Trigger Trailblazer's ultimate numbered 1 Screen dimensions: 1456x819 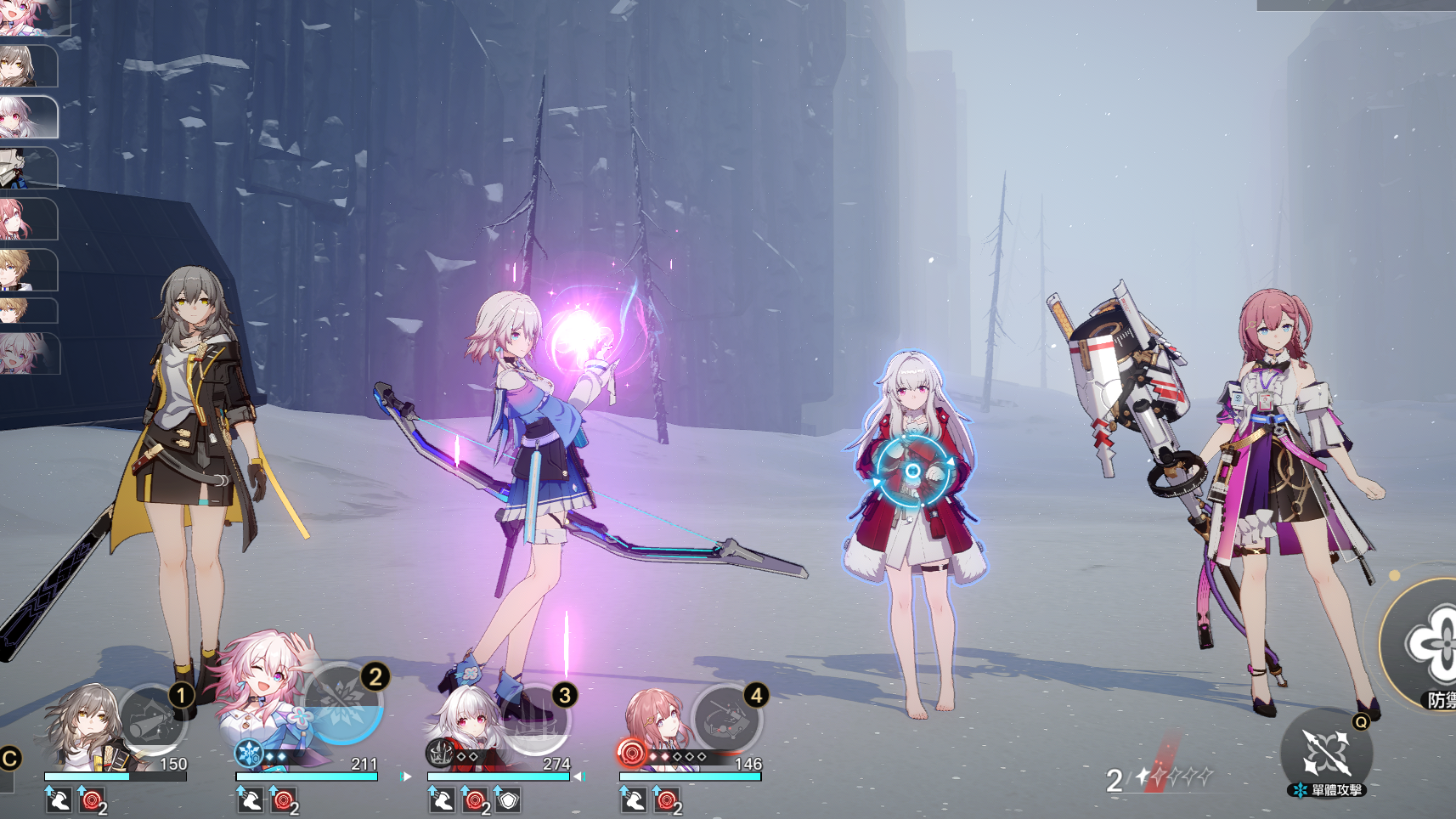(x=154, y=720)
